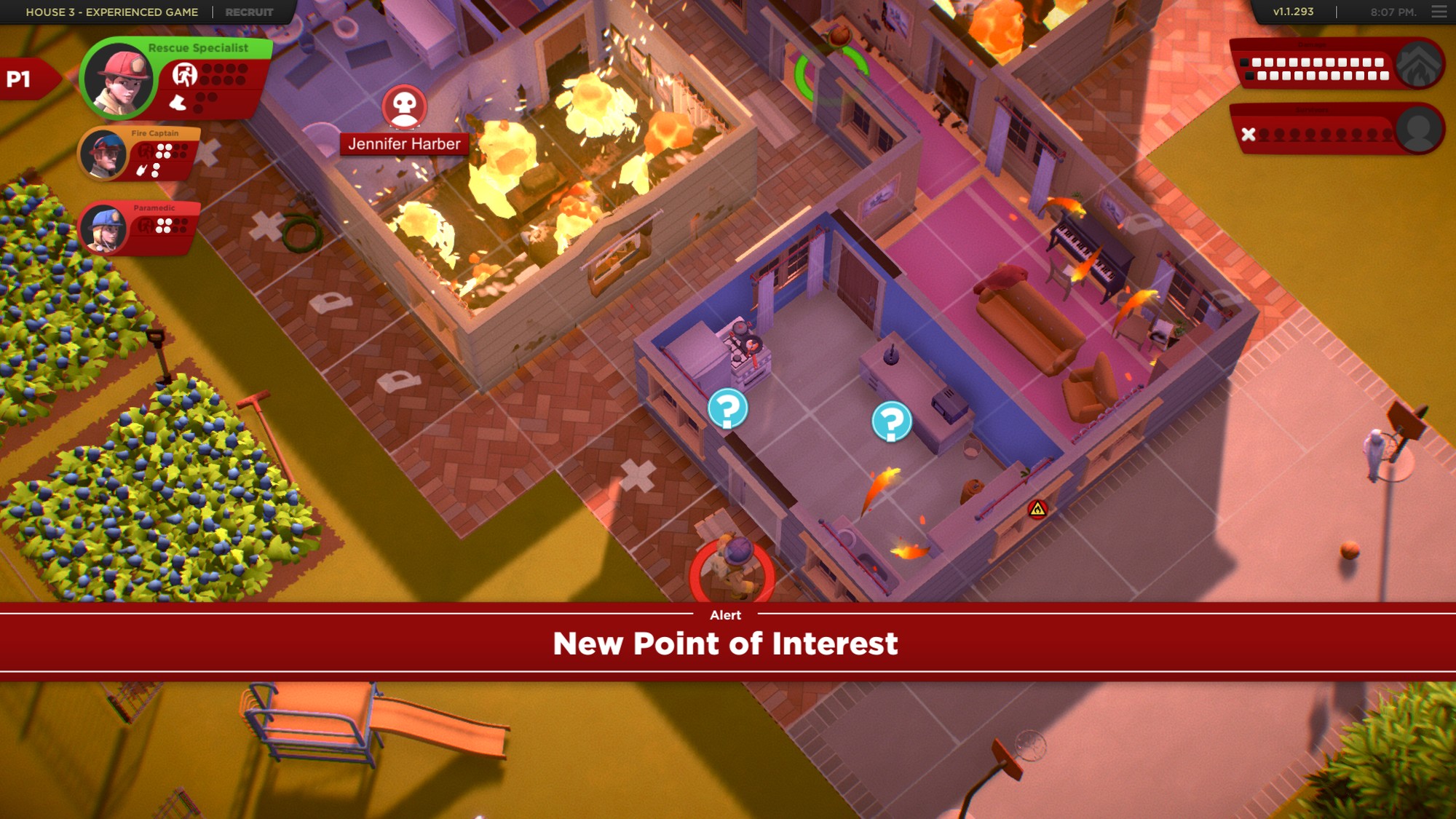The image size is (1456, 819).
Task: Select the Fire Captain portrait
Action: point(105,155)
